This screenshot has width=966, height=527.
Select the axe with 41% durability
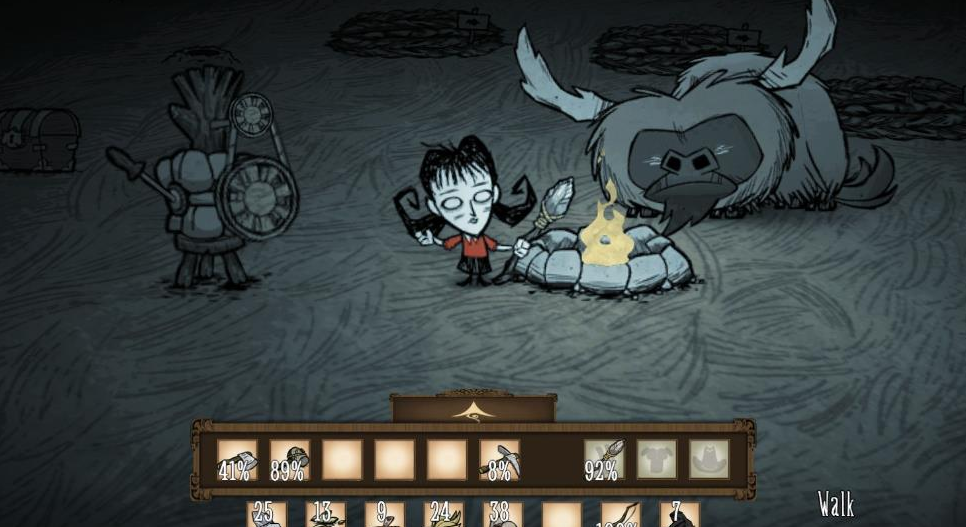click(x=237, y=459)
